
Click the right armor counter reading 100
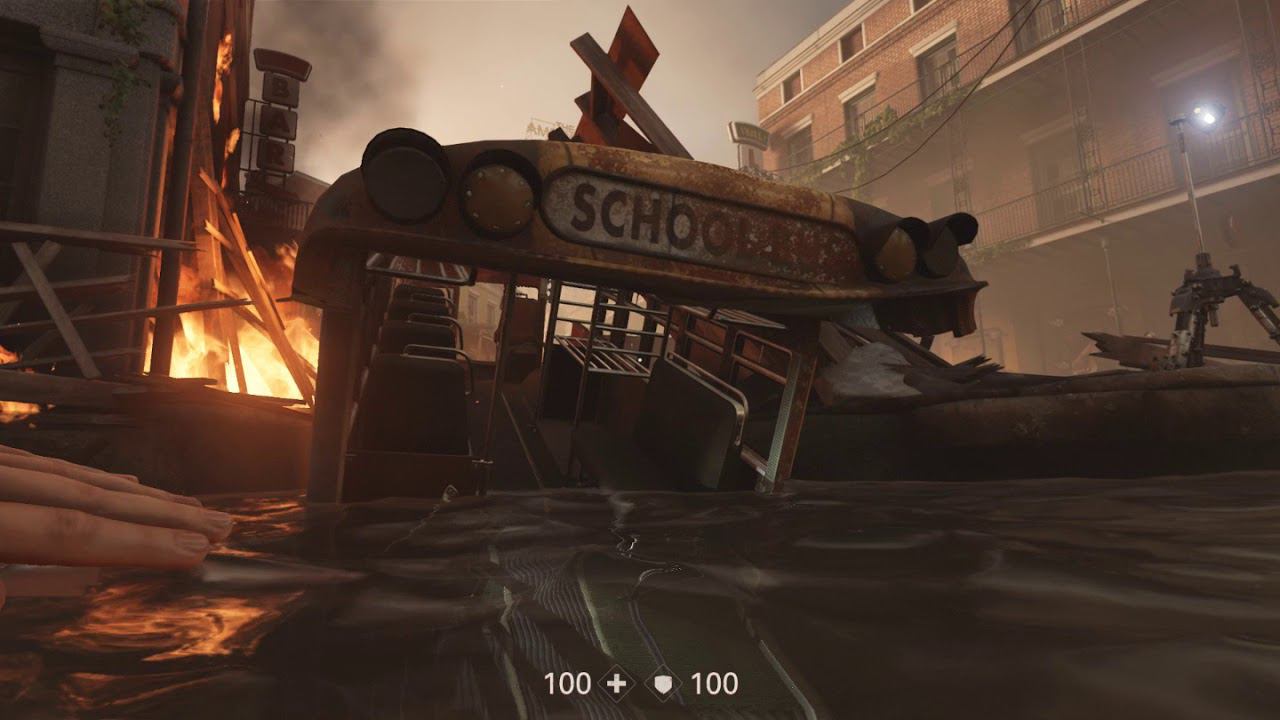716,685
